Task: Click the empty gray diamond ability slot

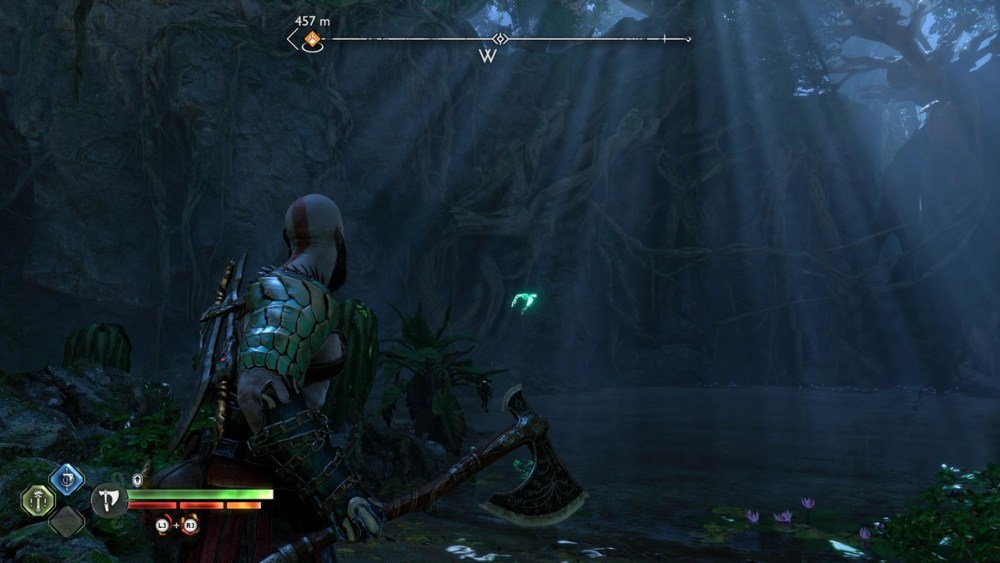Action: [66, 521]
